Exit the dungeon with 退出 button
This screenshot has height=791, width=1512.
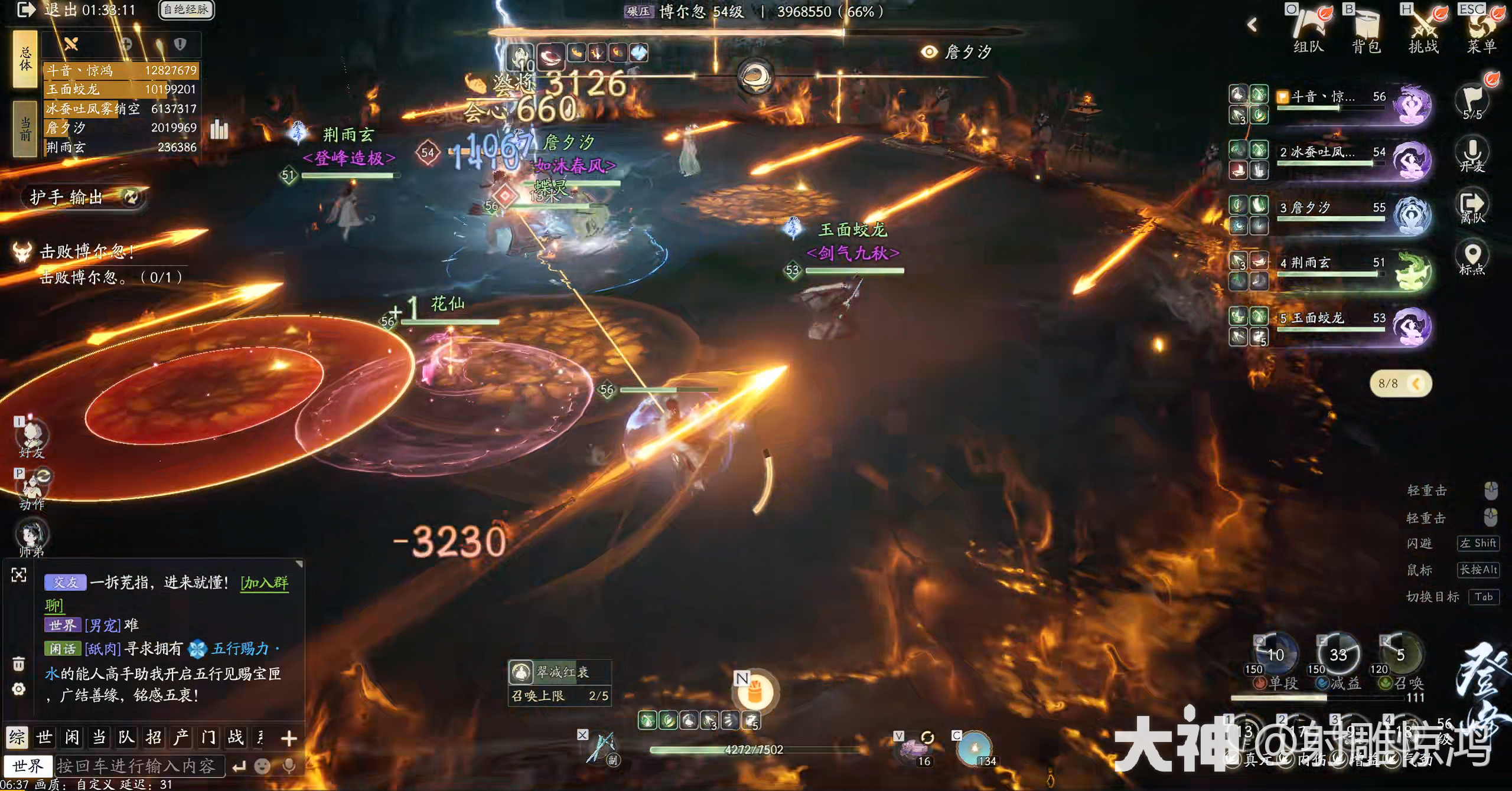coord(27,10)
